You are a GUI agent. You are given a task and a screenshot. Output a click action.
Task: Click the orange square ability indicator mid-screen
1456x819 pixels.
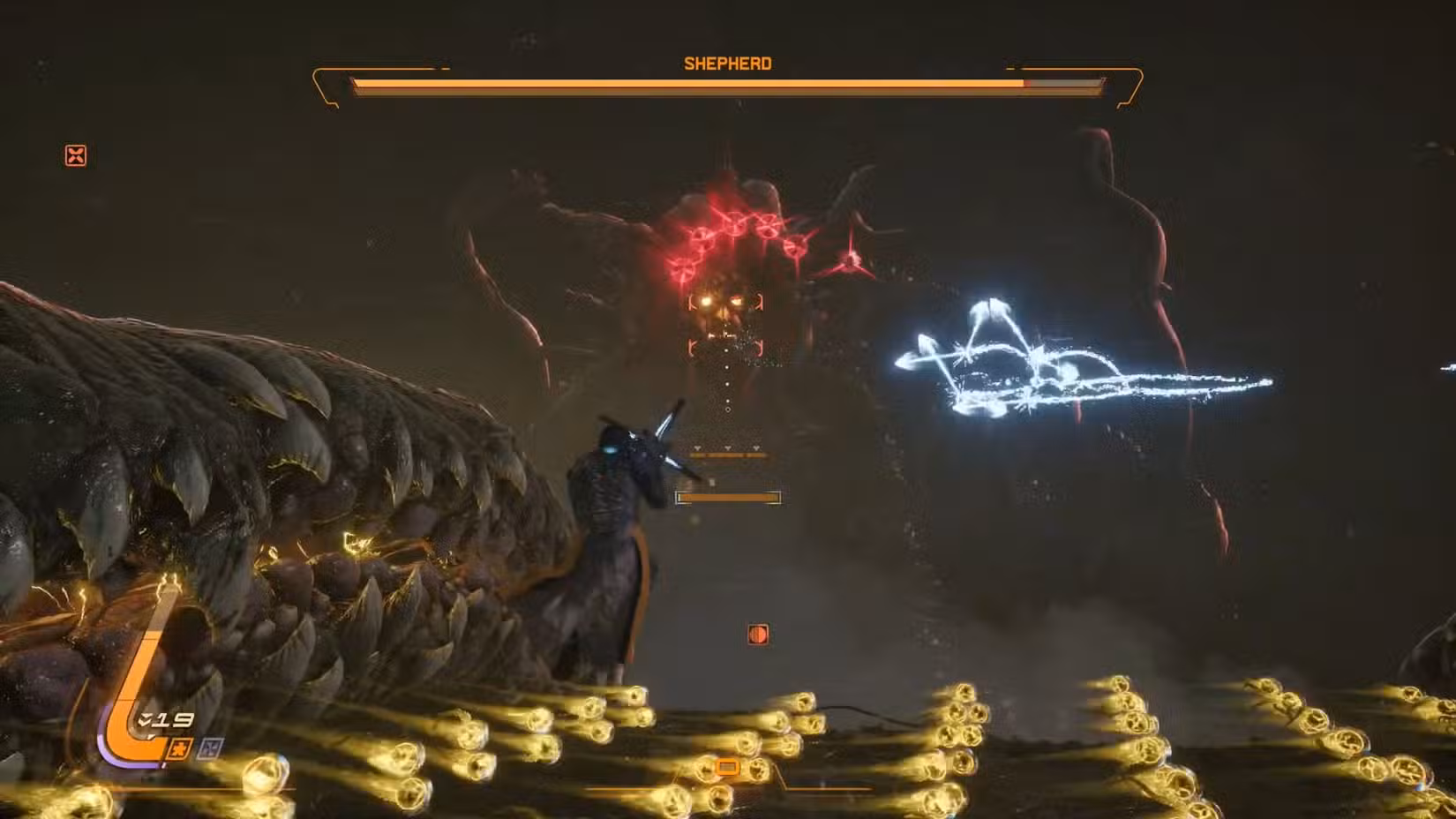pos(760,633)
